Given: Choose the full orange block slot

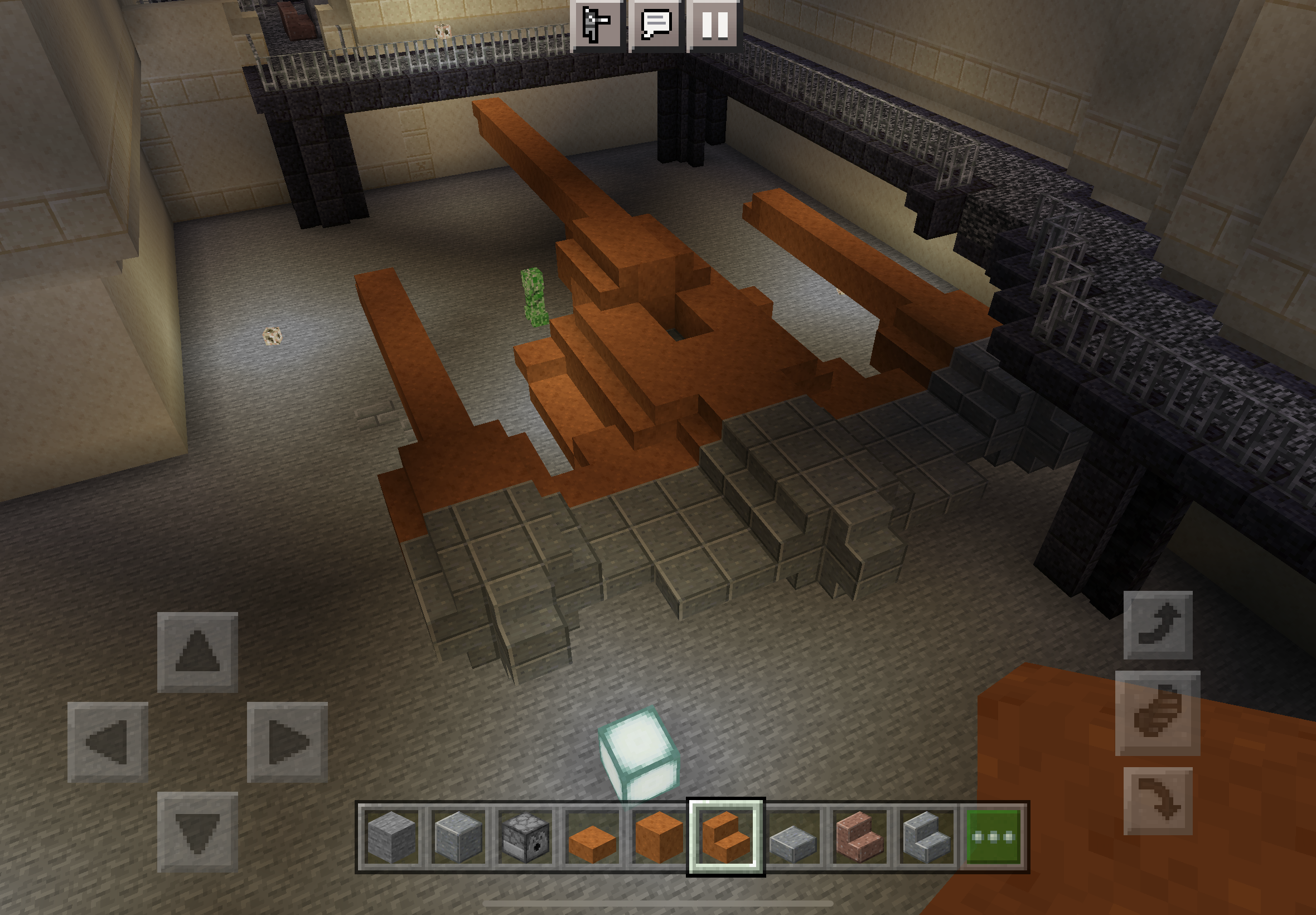Looking at the screenshot, I should coord(659,837).
